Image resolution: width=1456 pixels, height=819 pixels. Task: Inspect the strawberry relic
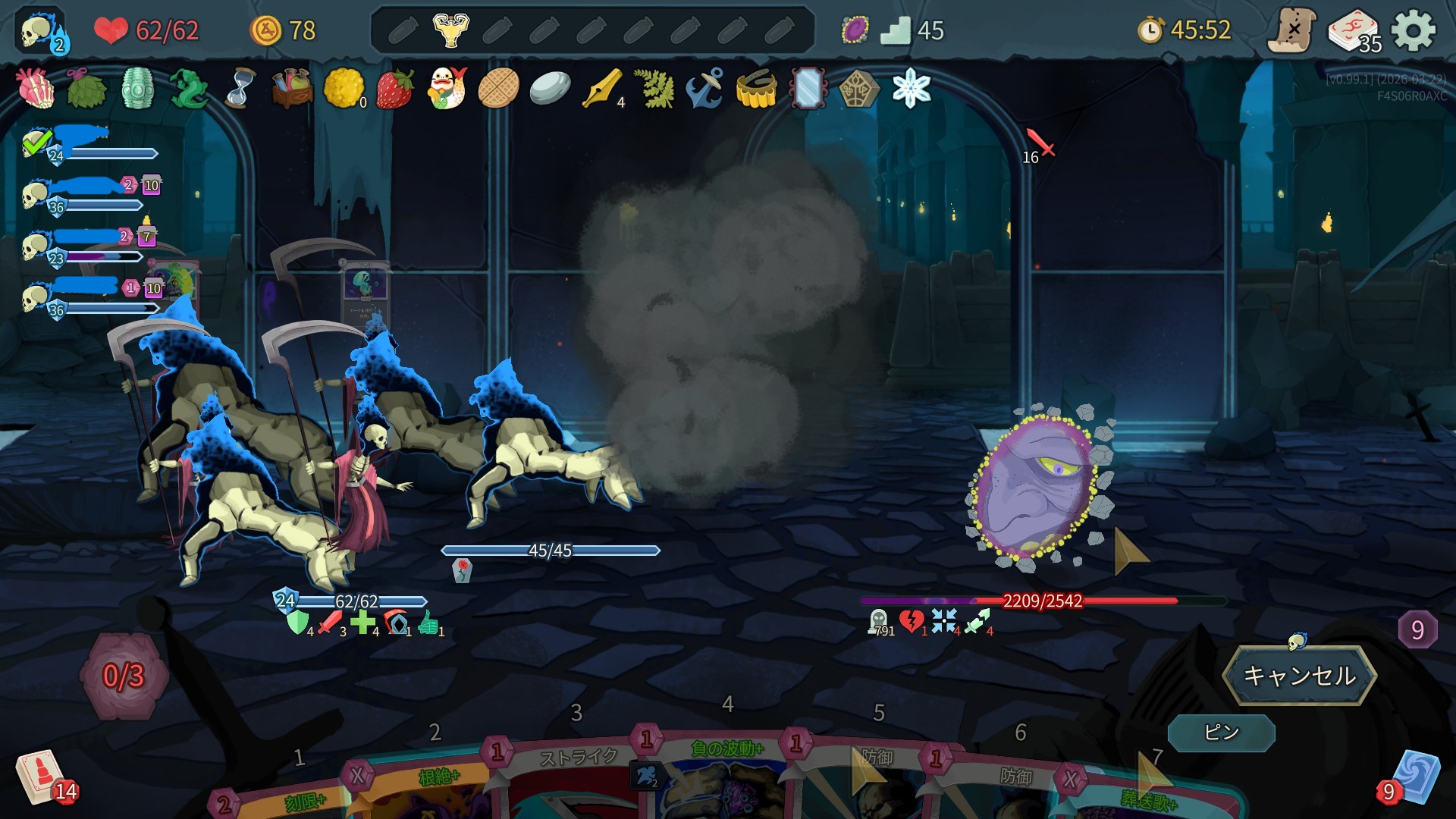pos(395,89)
